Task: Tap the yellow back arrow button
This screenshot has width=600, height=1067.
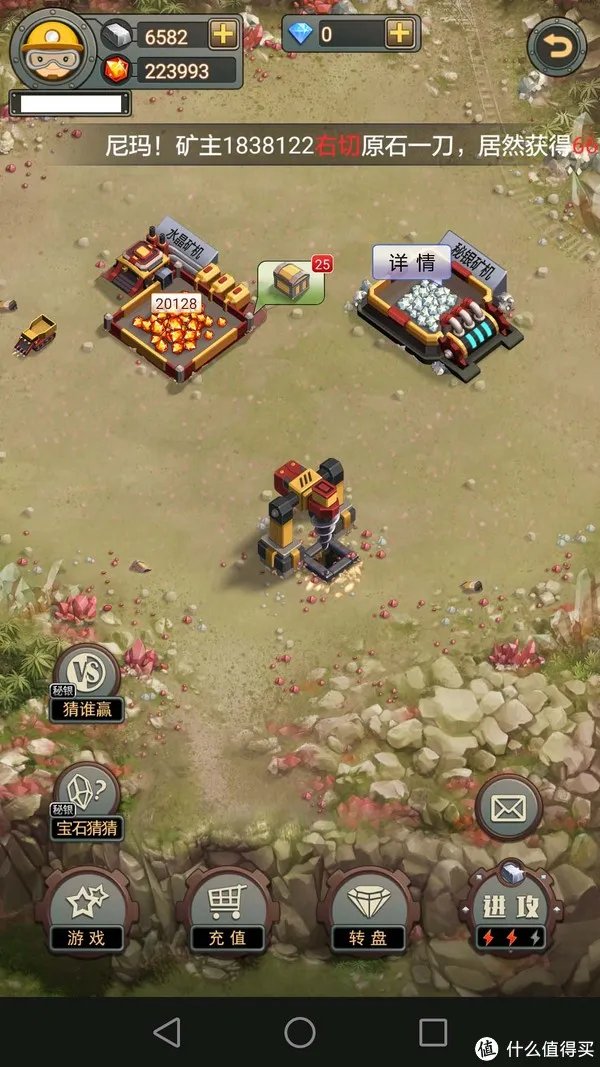Action: (x=555, y=46)
